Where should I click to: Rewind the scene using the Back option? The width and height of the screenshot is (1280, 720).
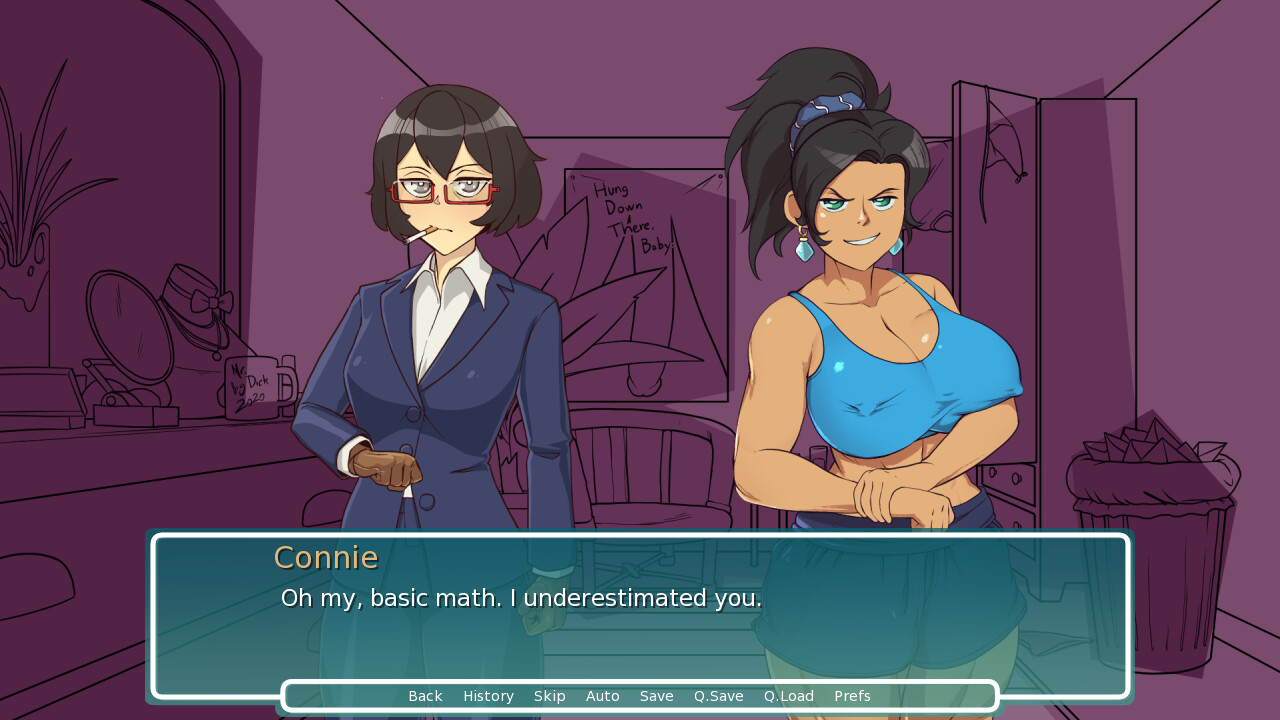(x=425, y=696)
